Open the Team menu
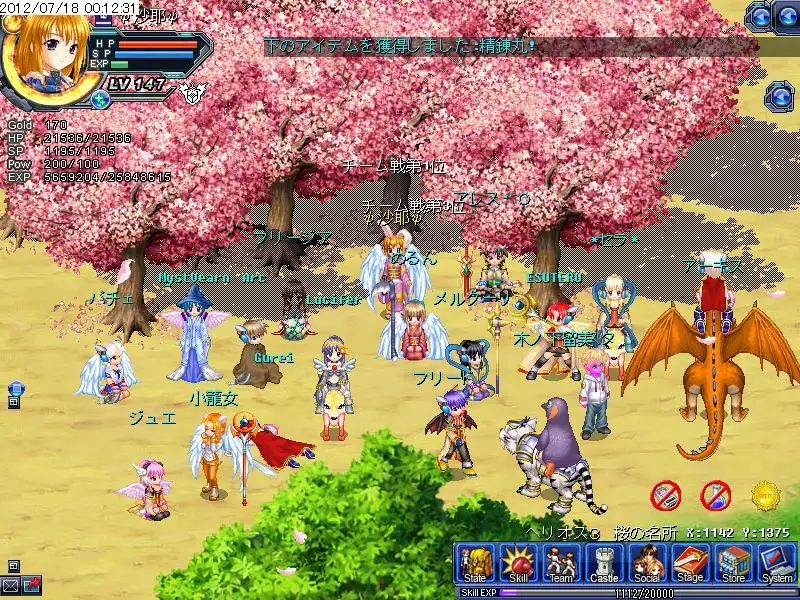The image size is (800, 600). pyautogui.click(x=559, y=564)
